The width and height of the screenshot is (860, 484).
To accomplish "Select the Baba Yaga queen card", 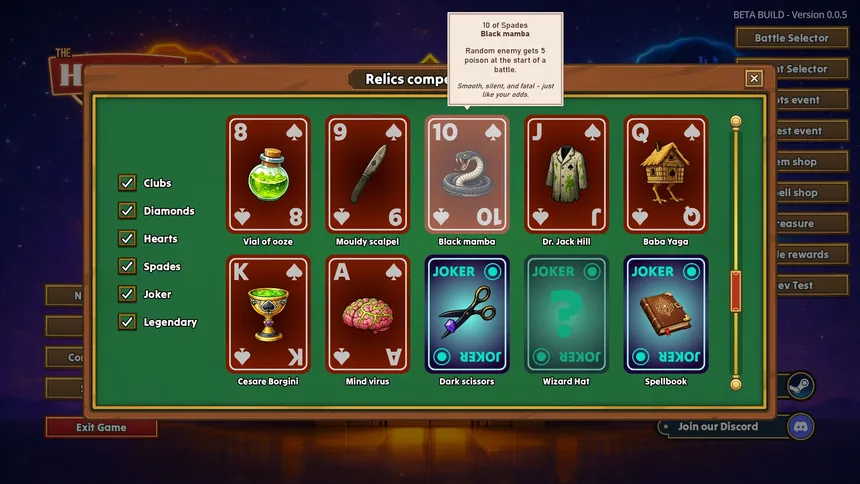I will (x=666, y=174).
